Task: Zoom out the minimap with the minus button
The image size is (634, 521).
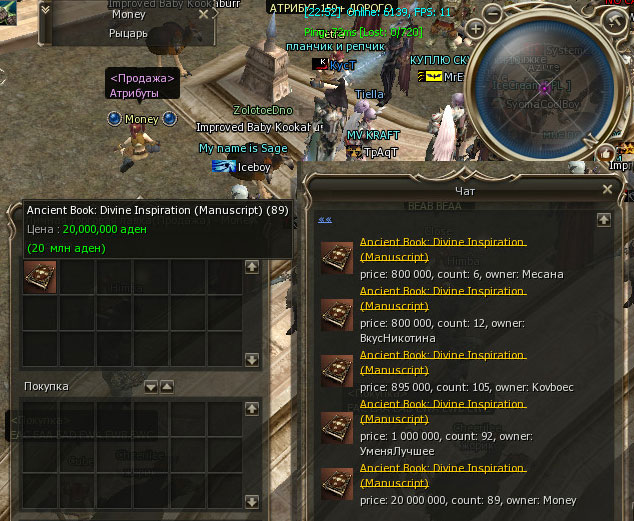Action: (x=492, y=12)
